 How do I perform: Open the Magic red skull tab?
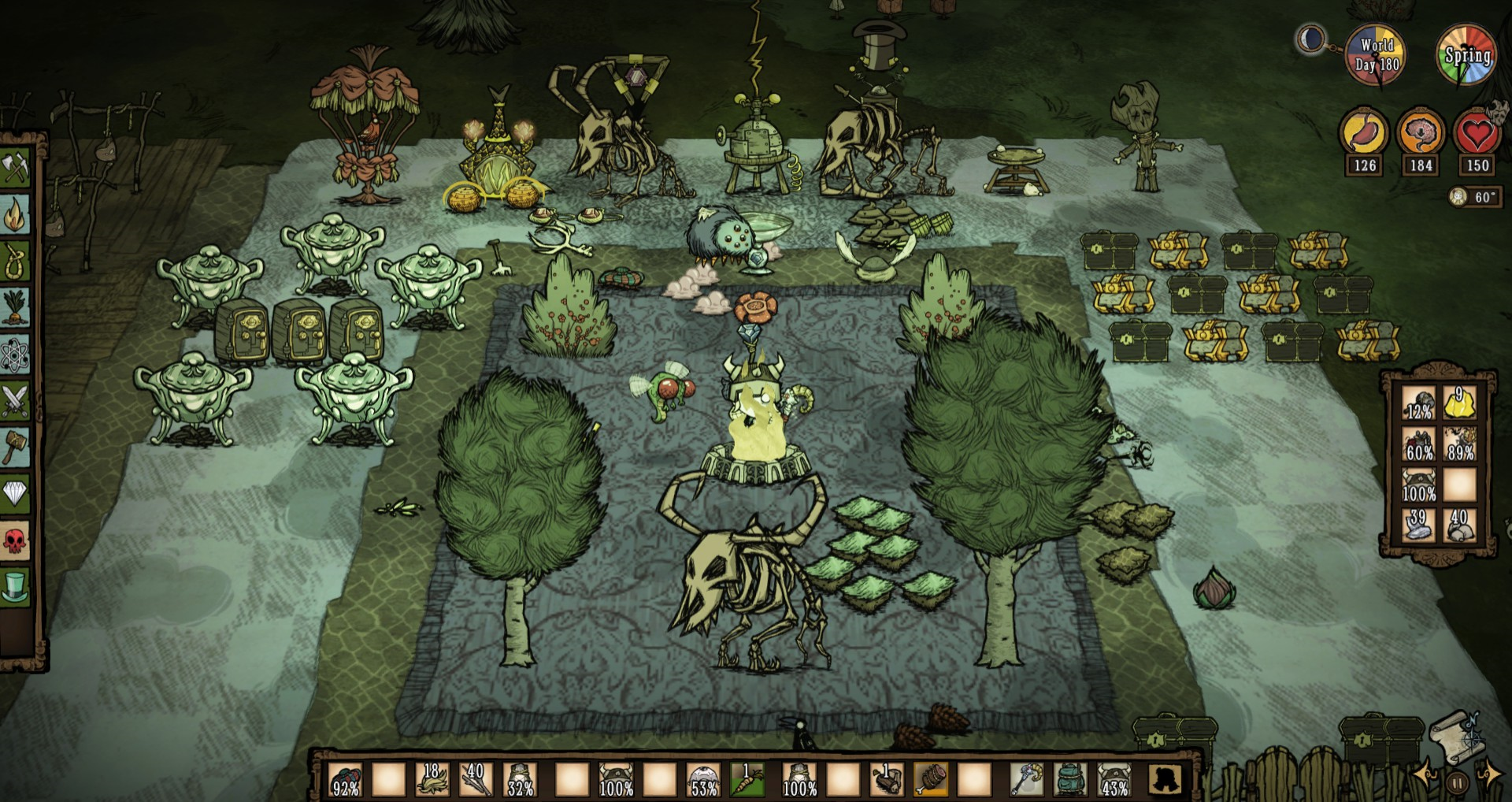[15, 540]
